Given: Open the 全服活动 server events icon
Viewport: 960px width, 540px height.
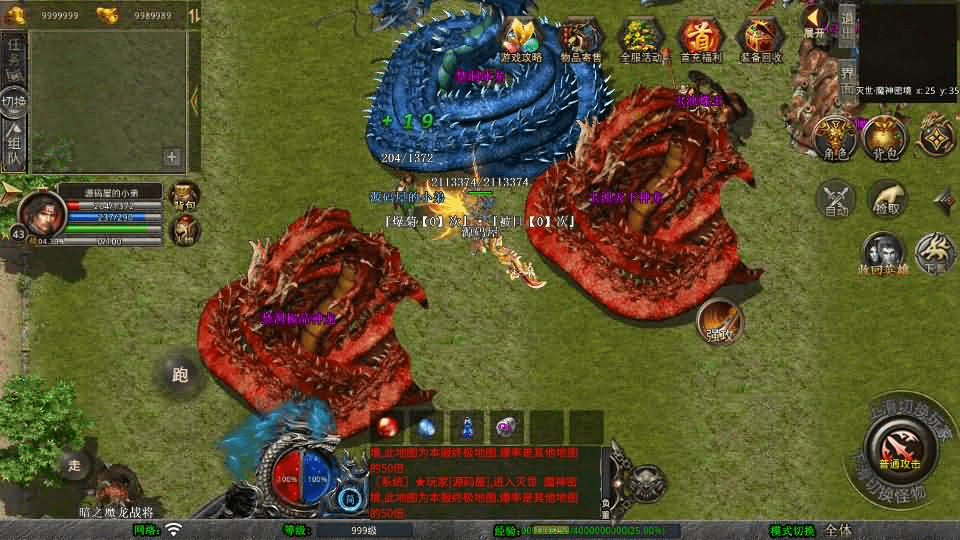Looking at the screenshot, I should pyautogui.click(x=640, y=40).
